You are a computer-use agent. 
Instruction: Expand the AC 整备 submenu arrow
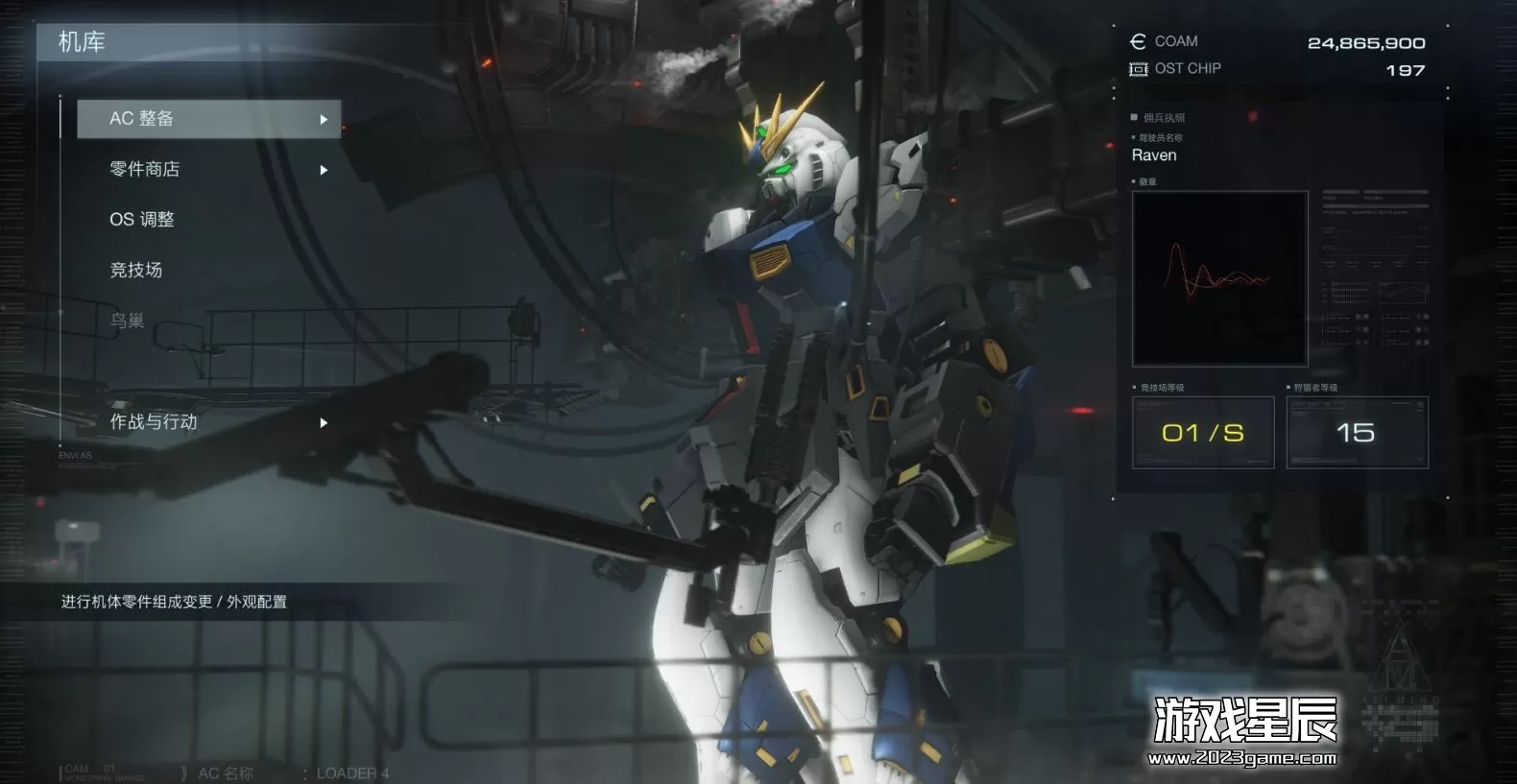(324, 119)
